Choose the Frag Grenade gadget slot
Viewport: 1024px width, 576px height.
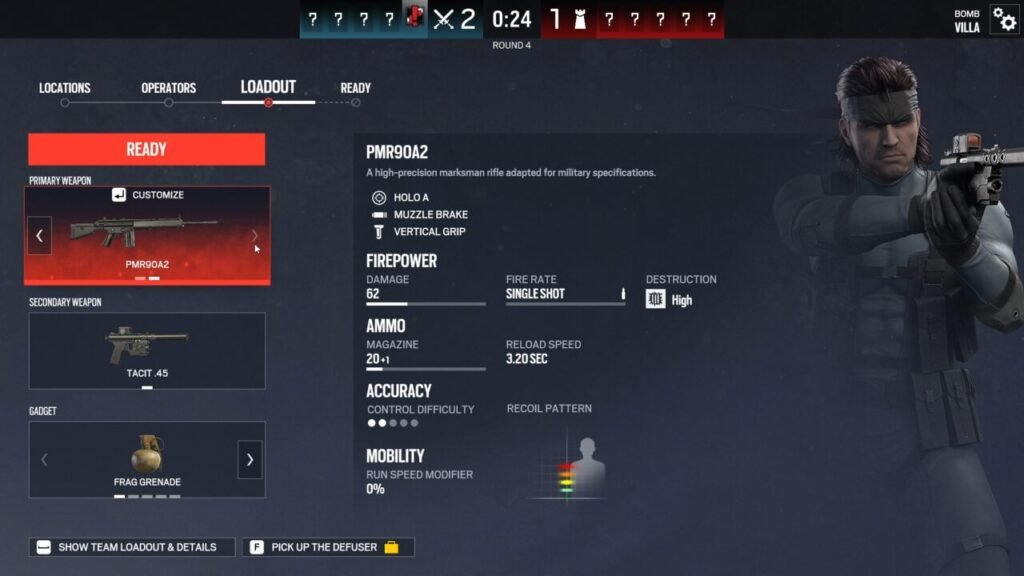click(x=146, y=459)
